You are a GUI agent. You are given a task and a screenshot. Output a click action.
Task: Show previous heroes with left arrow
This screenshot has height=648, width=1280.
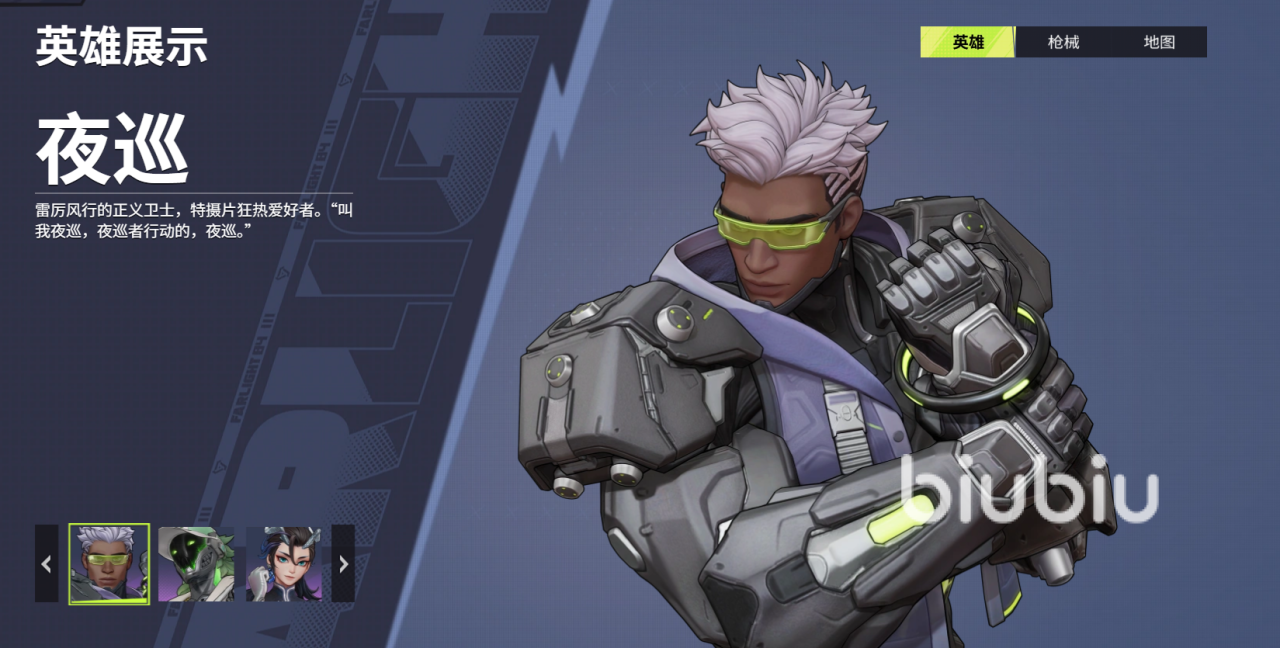point(46,564)
